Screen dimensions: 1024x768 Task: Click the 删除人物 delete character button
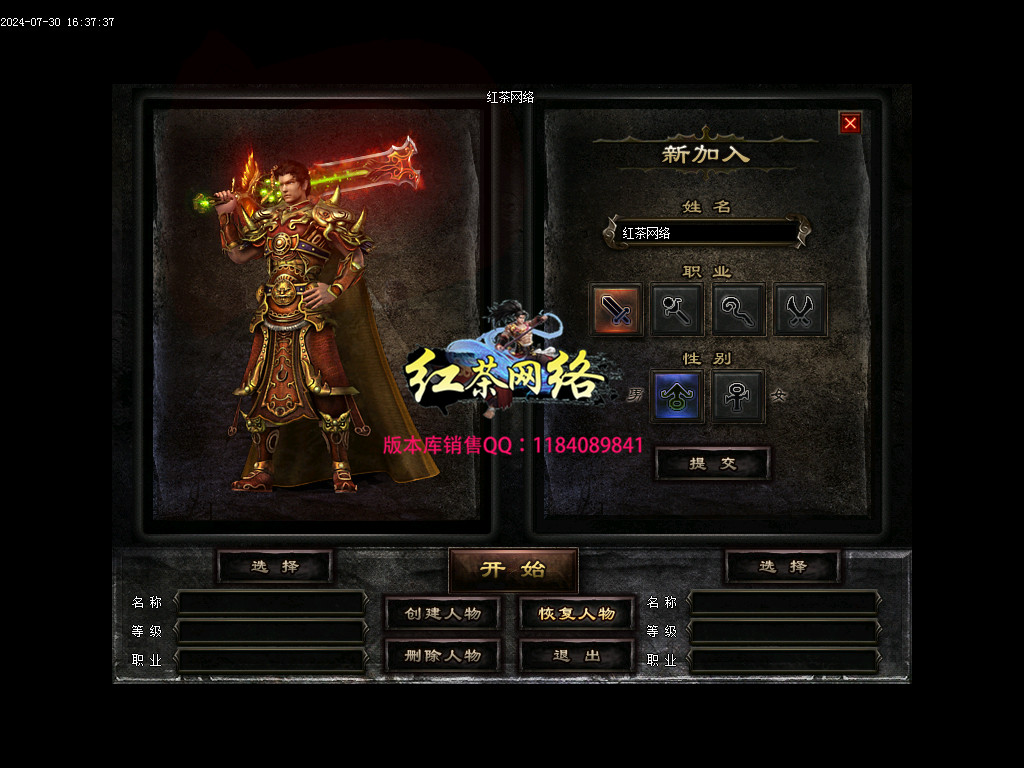(443, 656)
